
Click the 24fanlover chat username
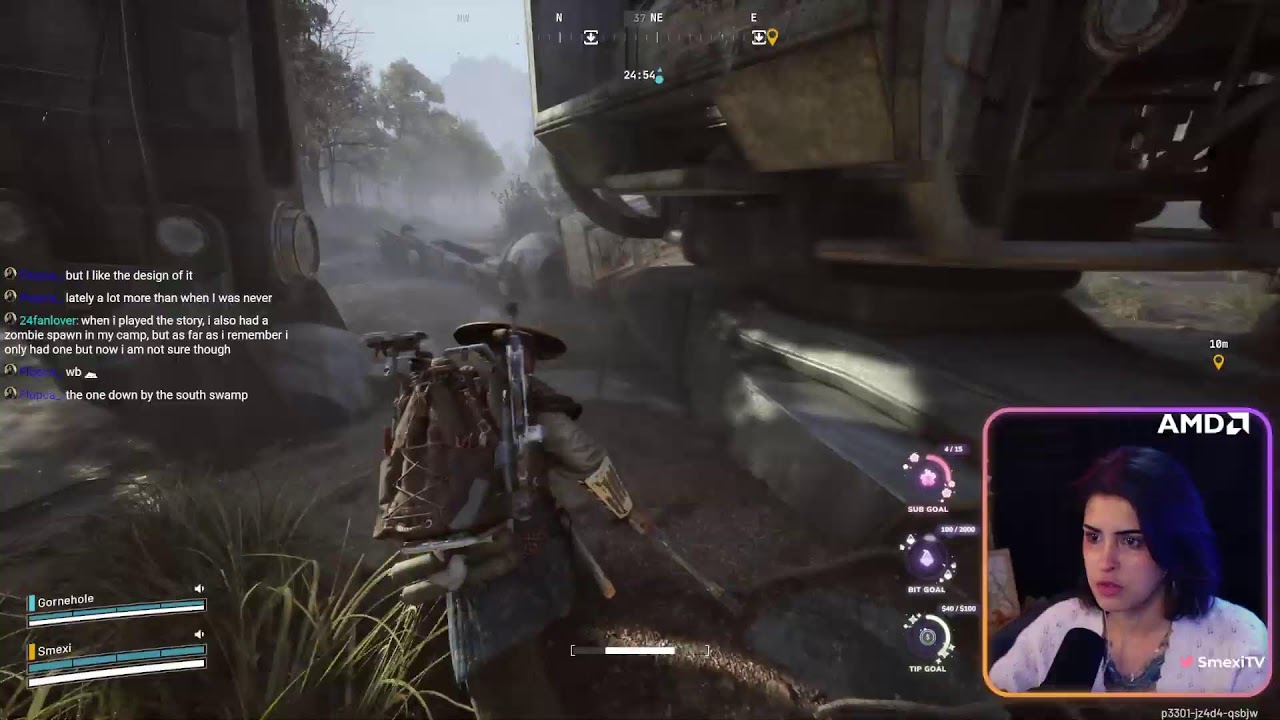pyautogui.click(x=48, y=320)
